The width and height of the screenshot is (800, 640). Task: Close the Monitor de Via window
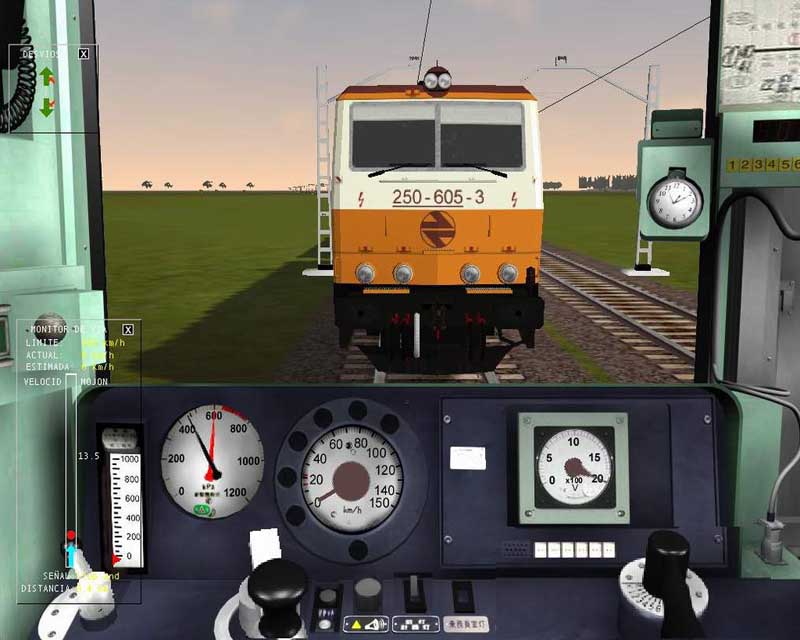[127, 329]
